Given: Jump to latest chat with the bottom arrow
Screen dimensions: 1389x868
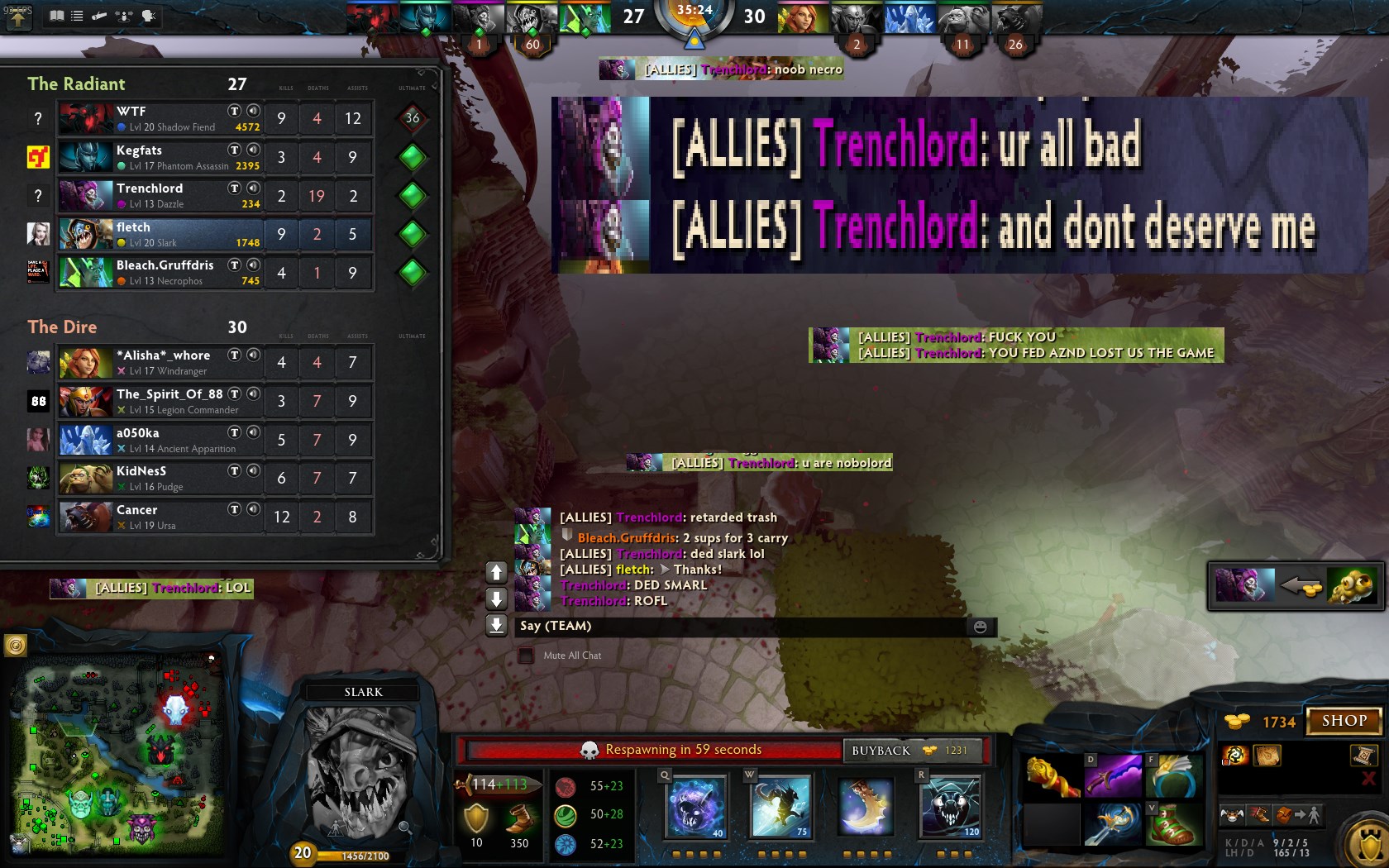Looking at the screenshot, I should 496,626.
